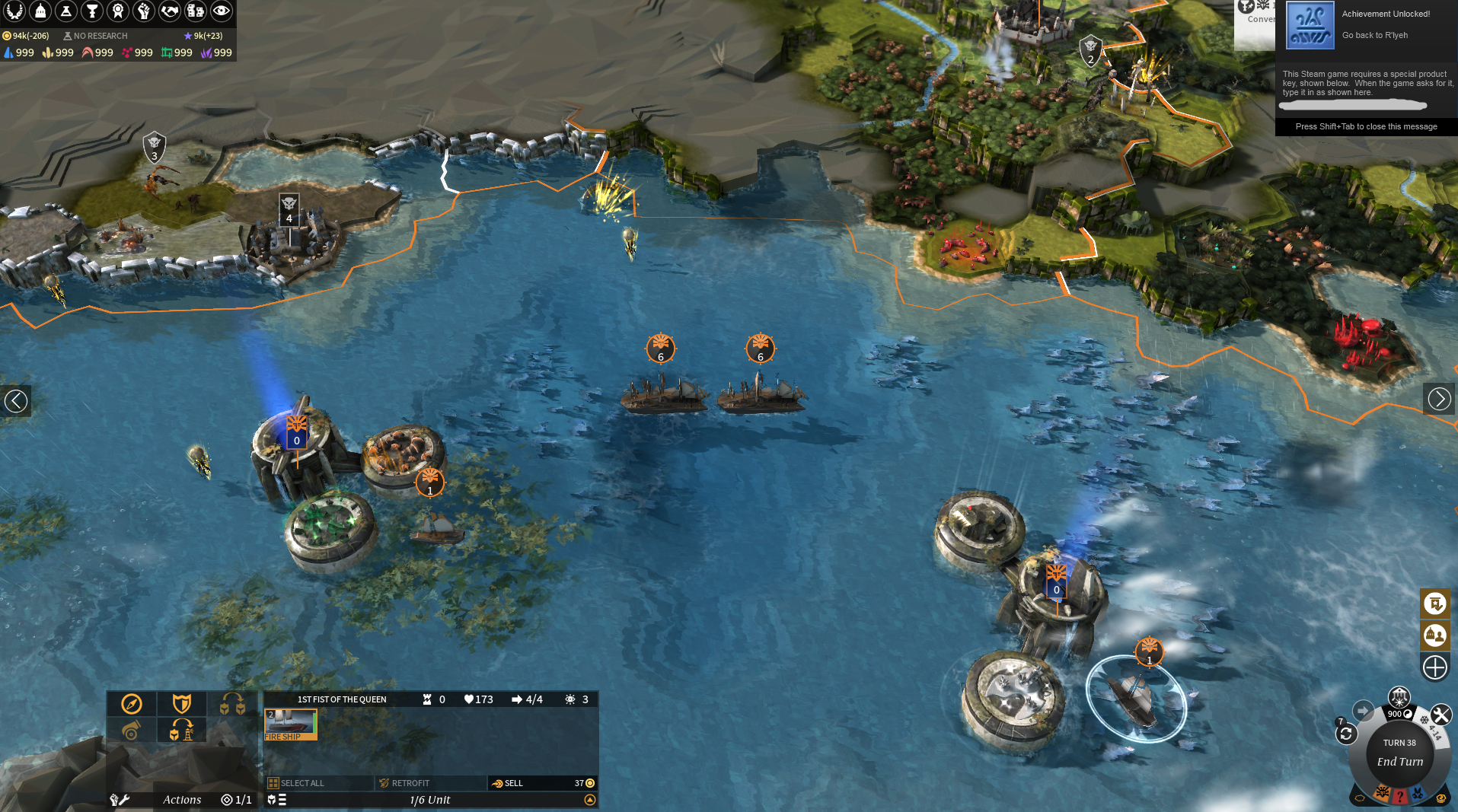Activate the compass explore action
This screenshot has height=812, width=1458.
132,704
